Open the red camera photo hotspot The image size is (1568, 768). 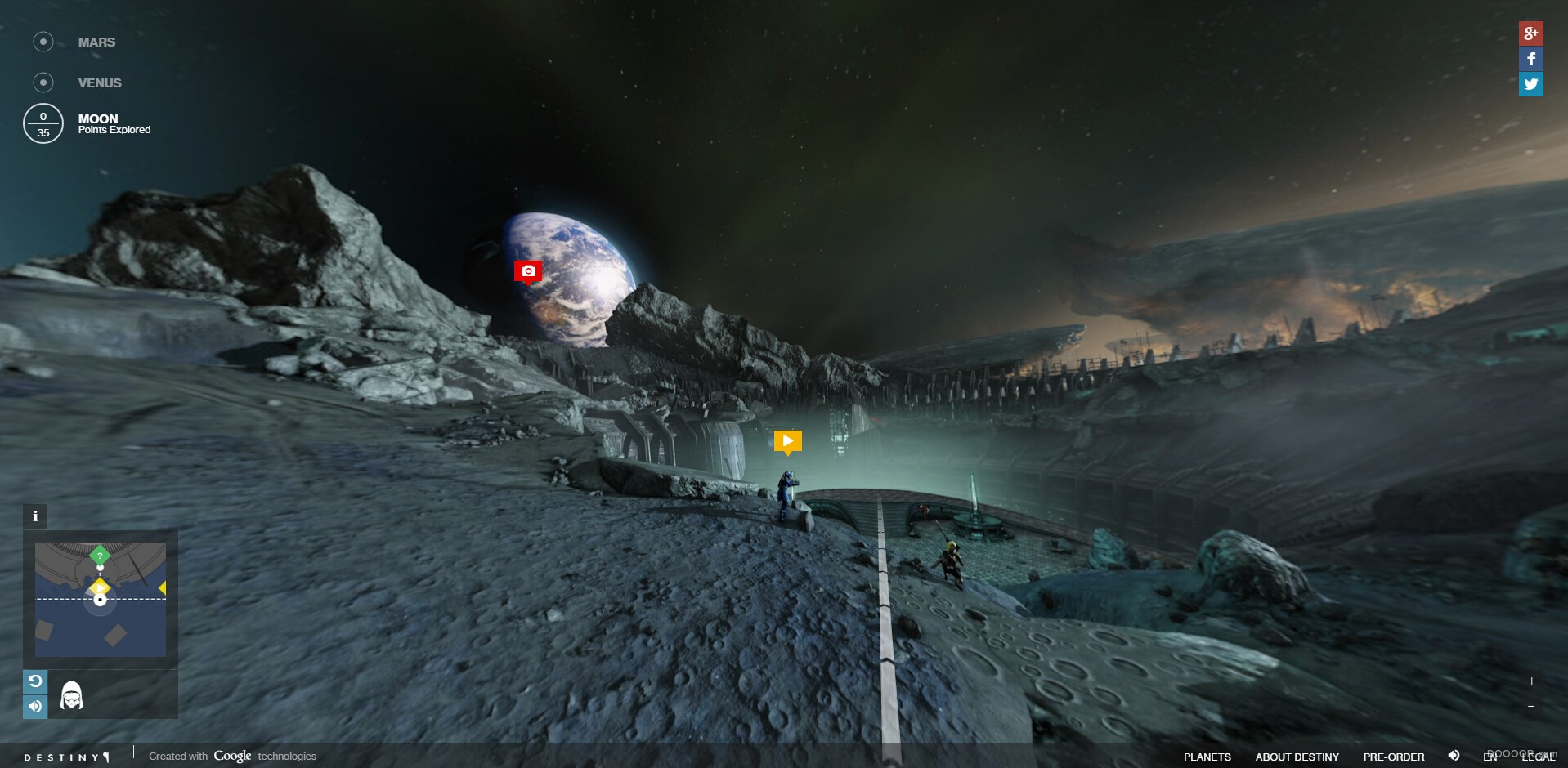(528, 270)
